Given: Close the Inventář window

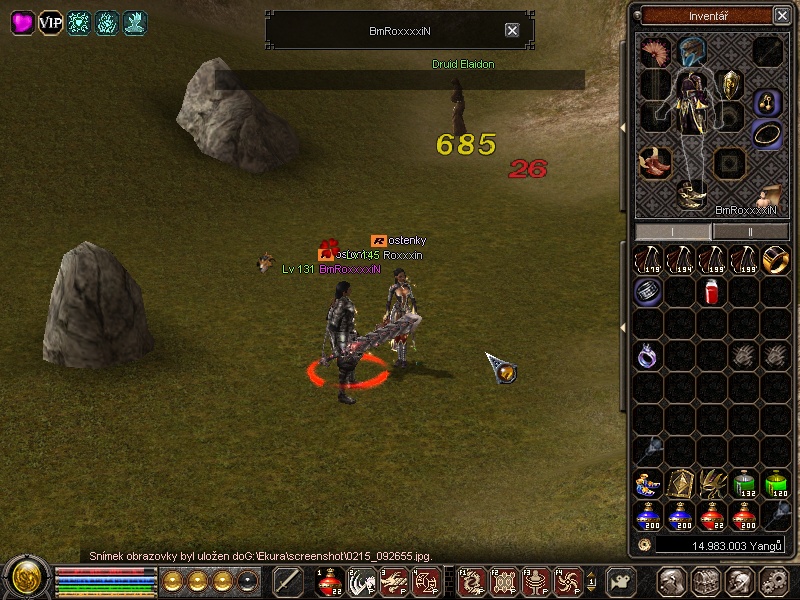Looking at the screenshot, I should coord(781,15).
